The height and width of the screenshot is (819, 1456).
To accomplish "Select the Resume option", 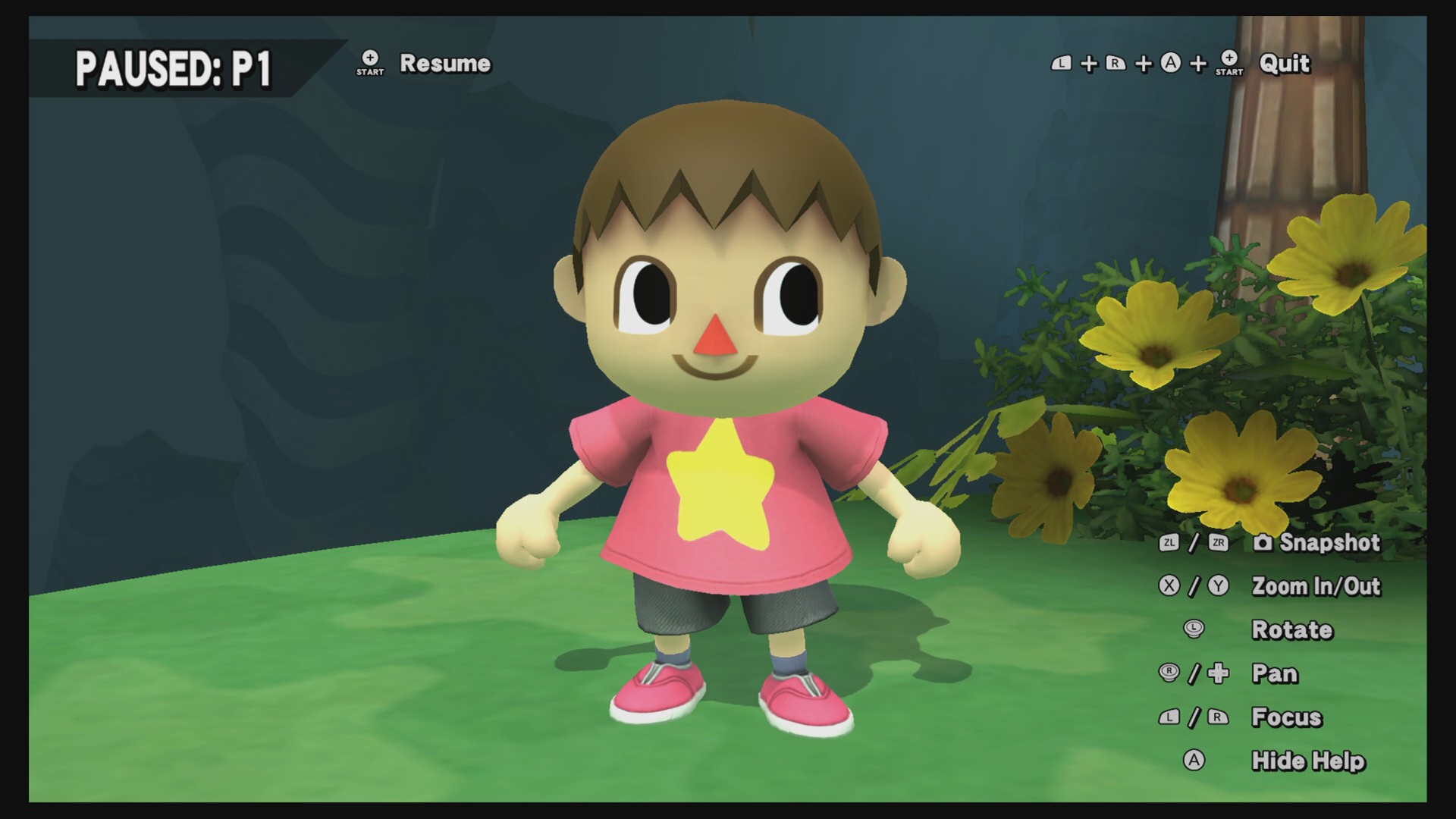I will (446, 64).
